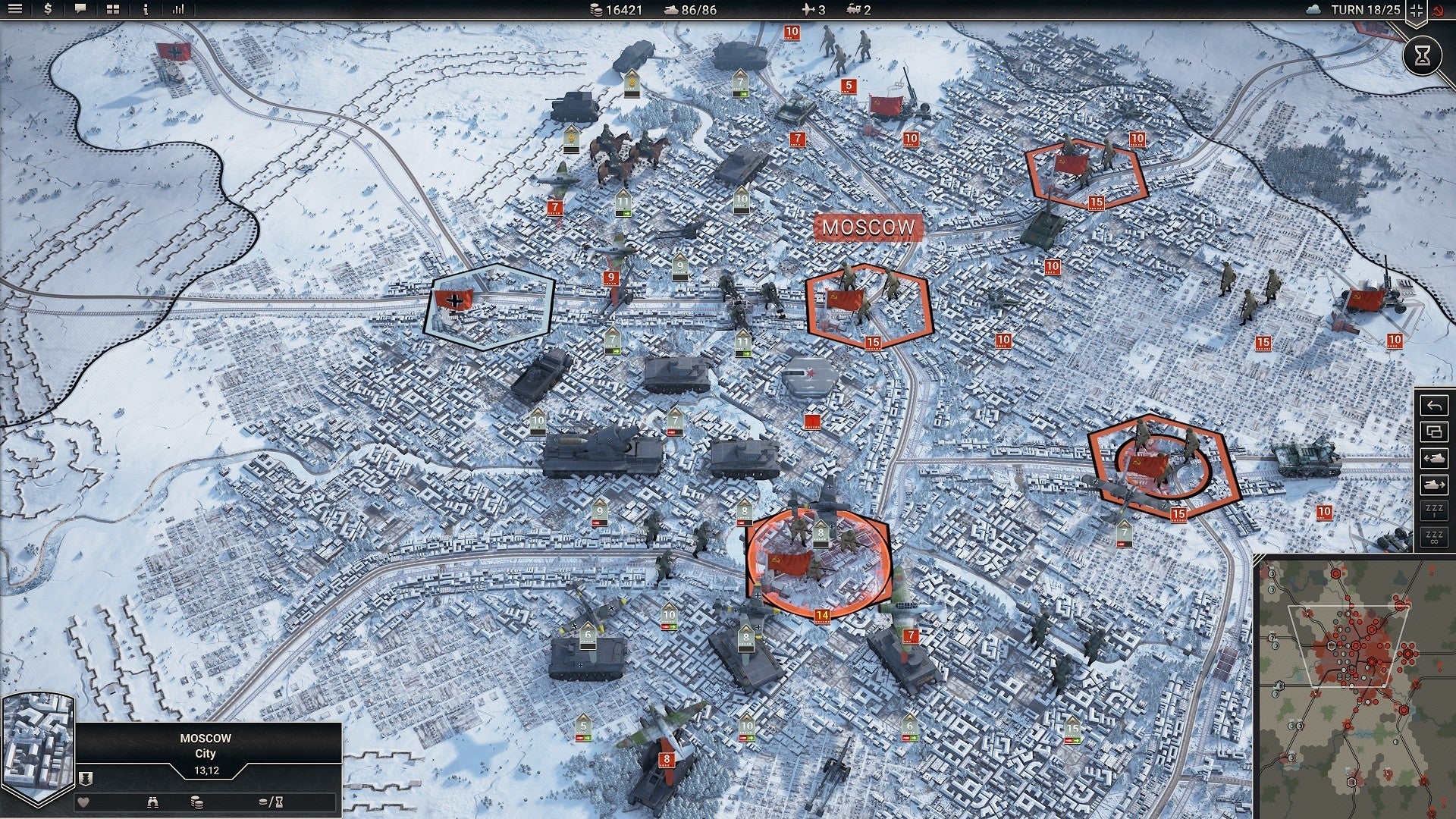Toggle the split-view icon near turn counter

pyautogui.click(x=1417, y=11)
